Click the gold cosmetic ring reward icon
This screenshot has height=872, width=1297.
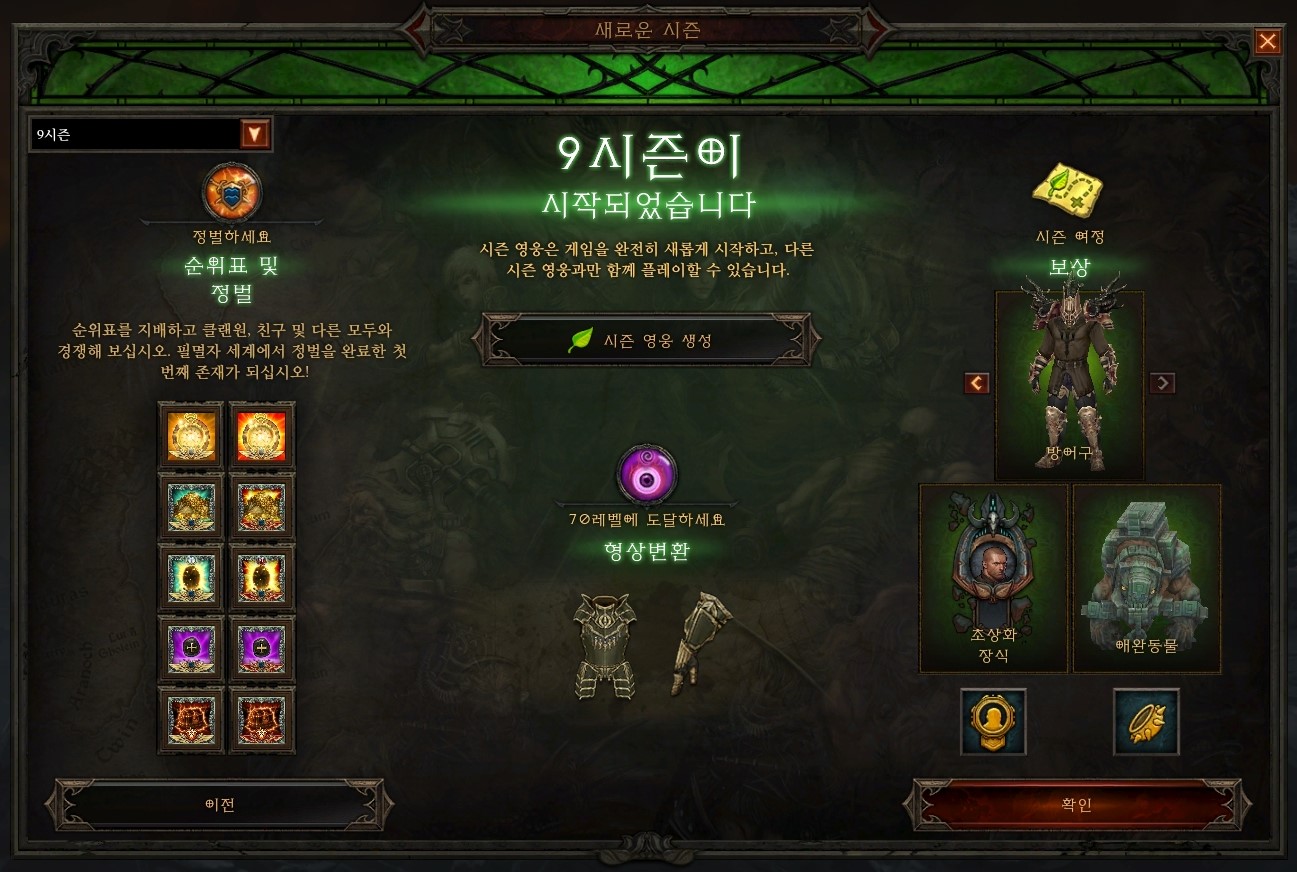[1146, 722]
